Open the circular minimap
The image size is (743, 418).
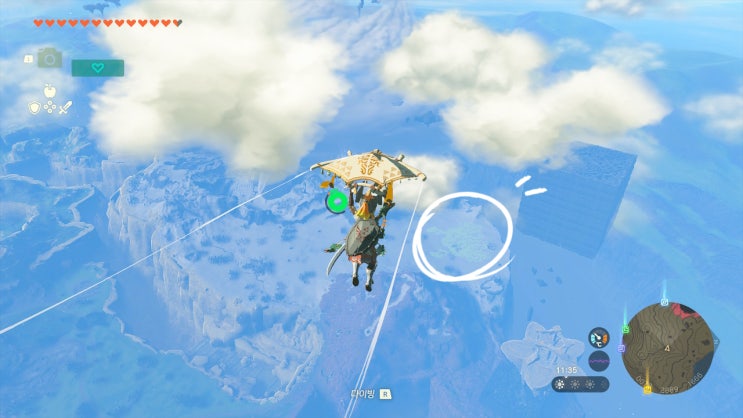667,347
